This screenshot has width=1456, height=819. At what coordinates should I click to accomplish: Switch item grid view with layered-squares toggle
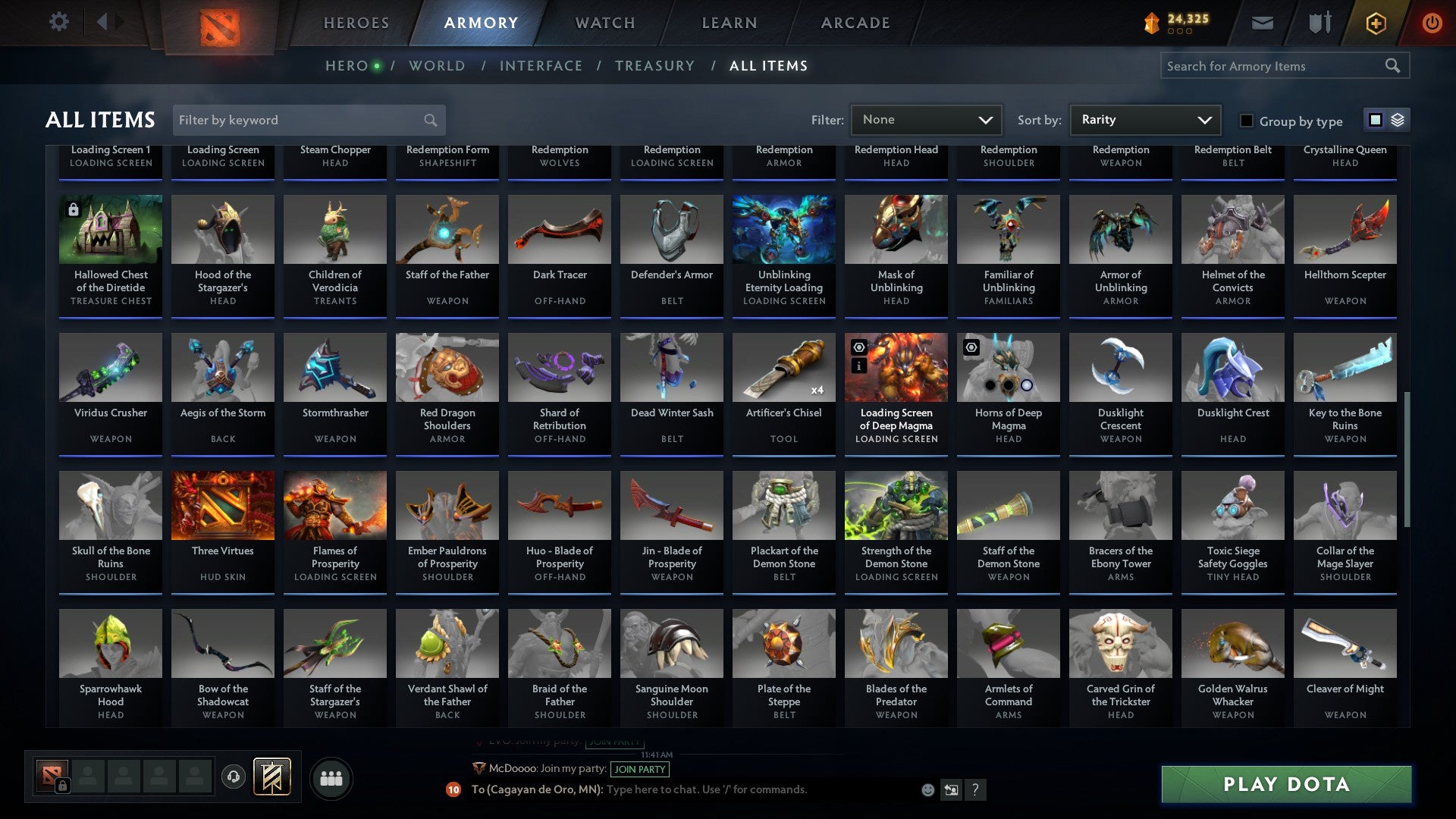(x=1398, y=120)
